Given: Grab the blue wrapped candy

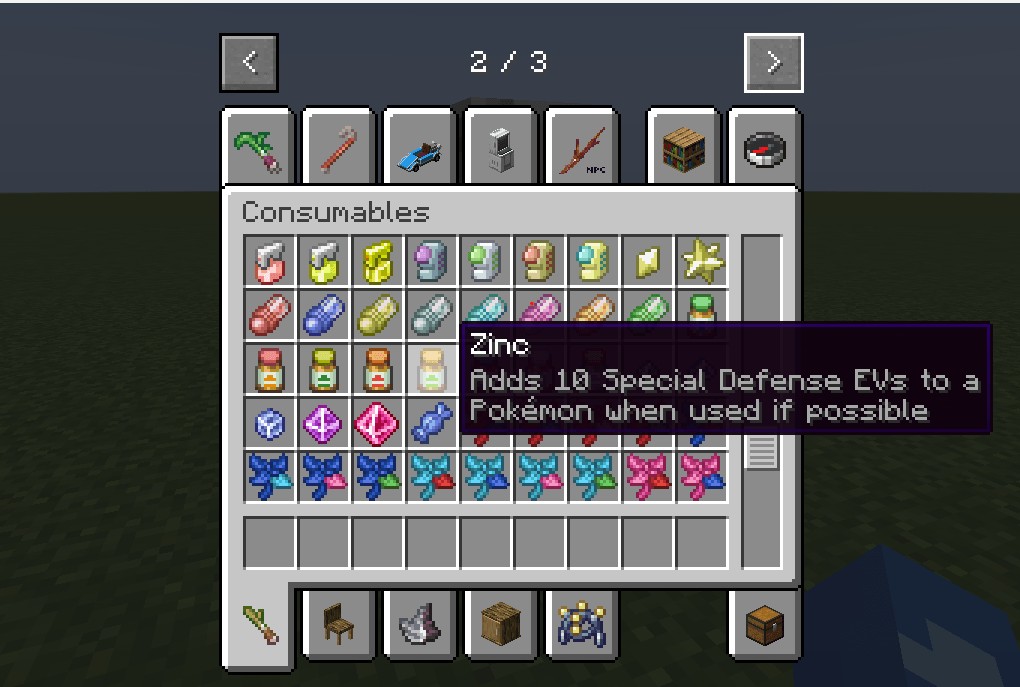Looking at the screenshot, I should click(x=432, y=423).
